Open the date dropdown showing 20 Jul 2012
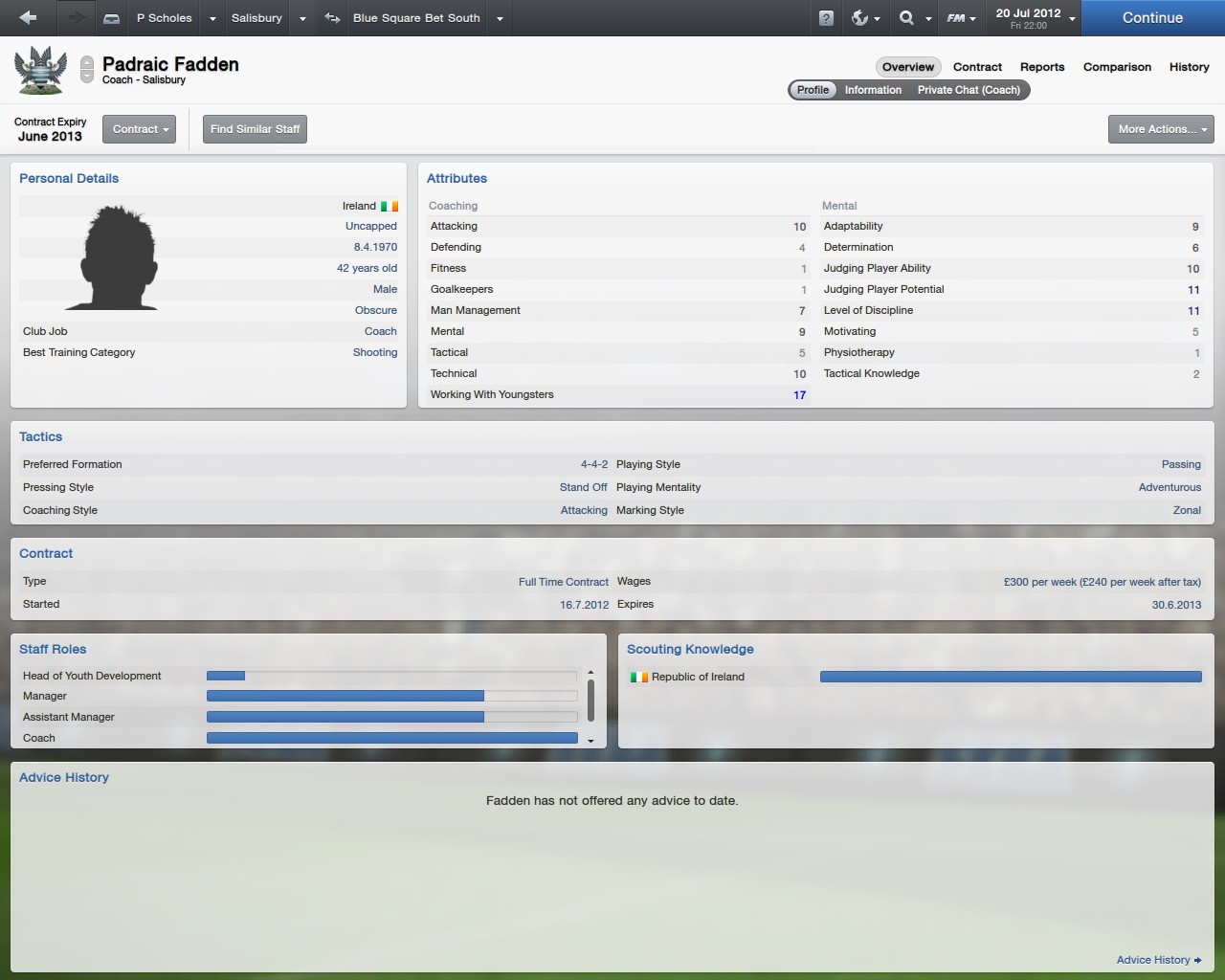This screenshot has width=1225, height=980. click(1036, 18)
